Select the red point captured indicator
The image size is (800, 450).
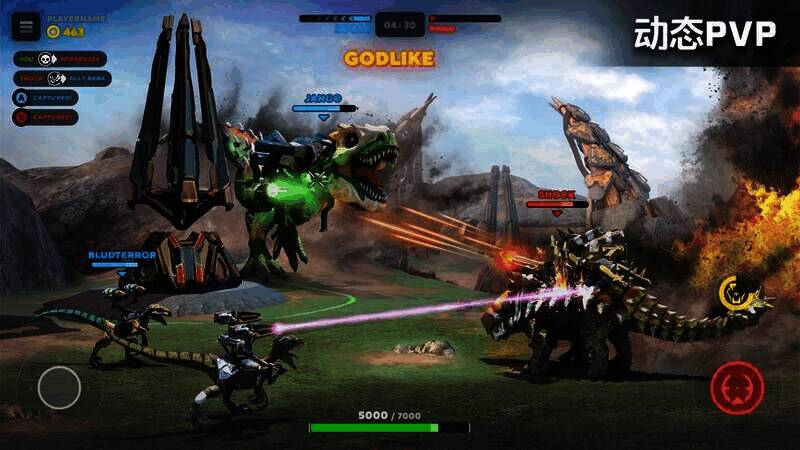point(45,117)
